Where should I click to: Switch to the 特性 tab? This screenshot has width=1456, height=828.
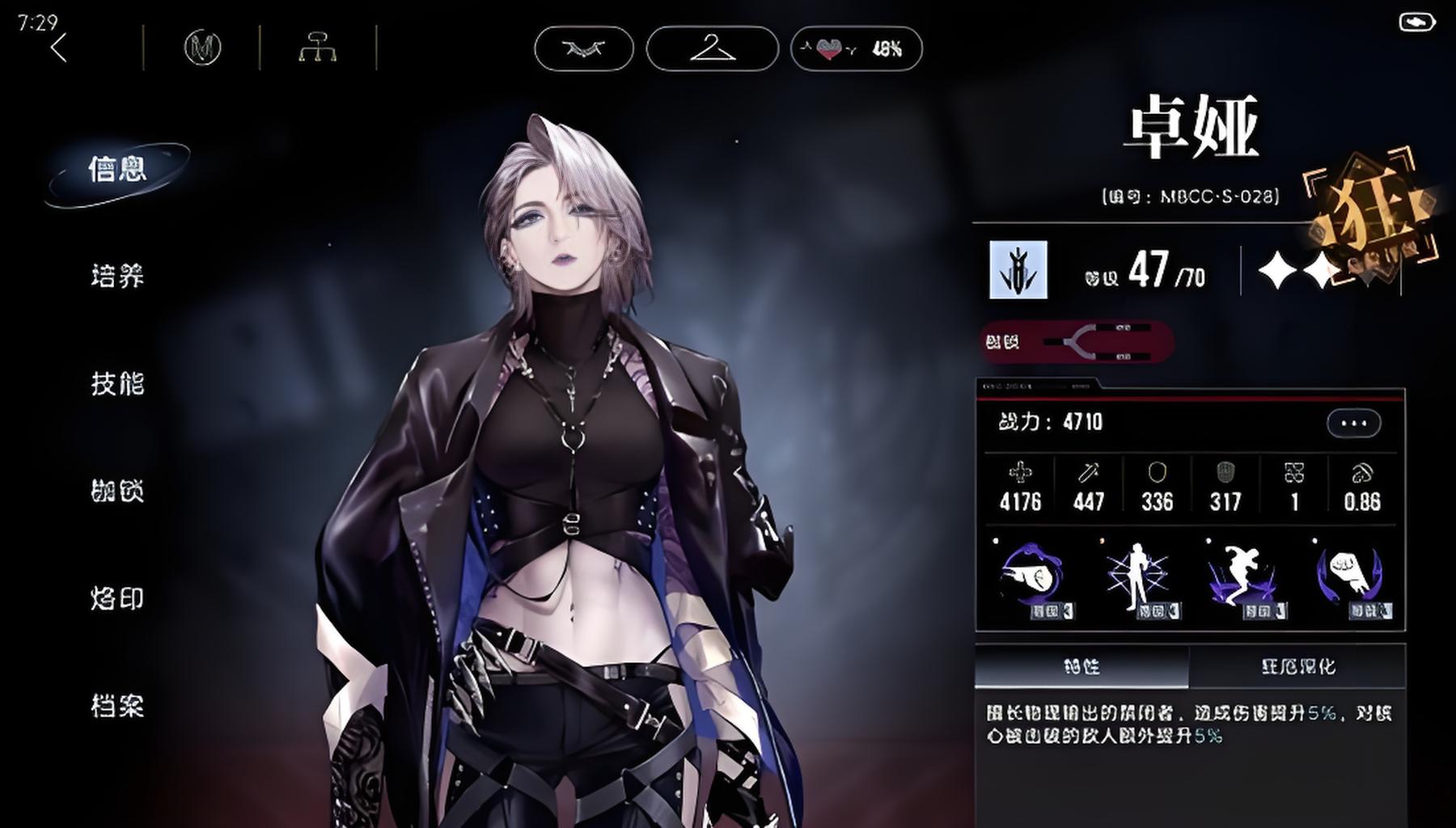point(1081,667)
